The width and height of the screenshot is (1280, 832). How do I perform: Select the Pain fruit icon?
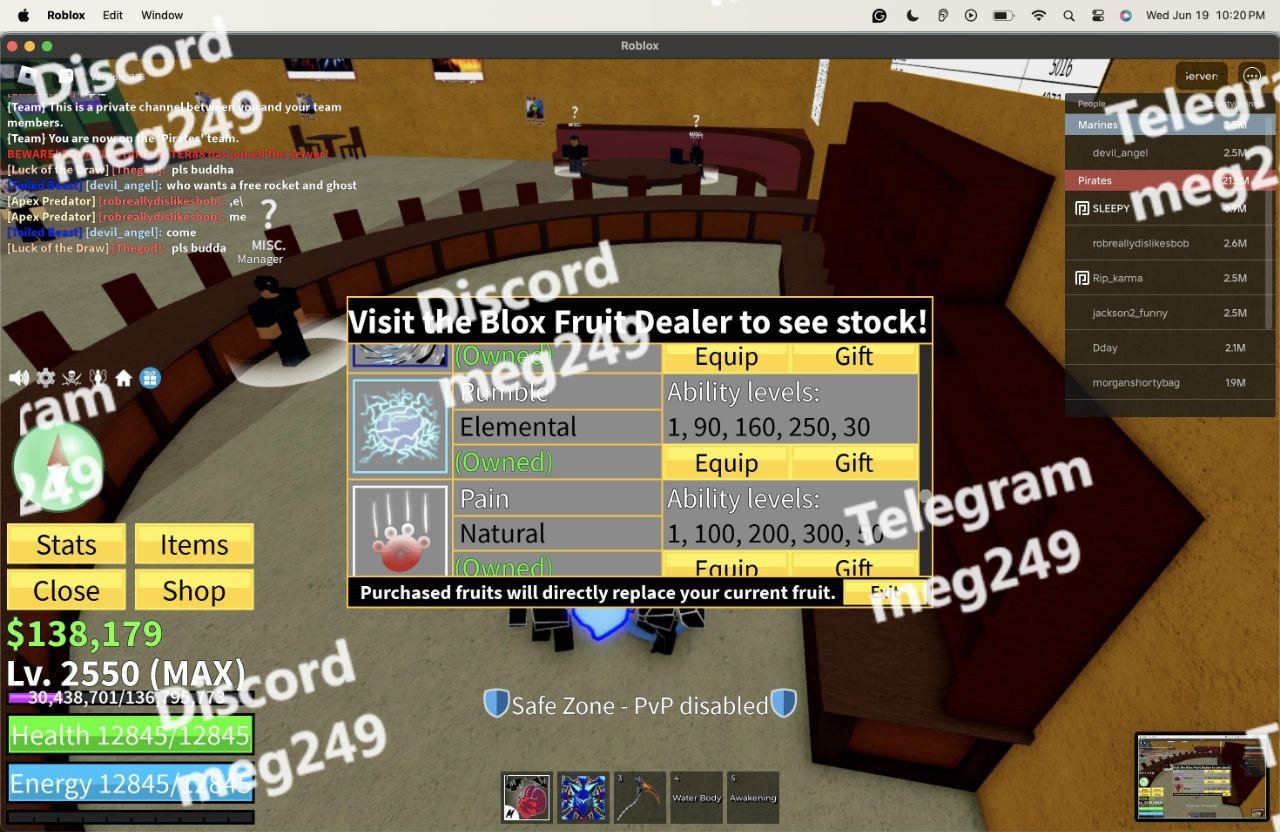pyautogui.click(x=400, y=530)
